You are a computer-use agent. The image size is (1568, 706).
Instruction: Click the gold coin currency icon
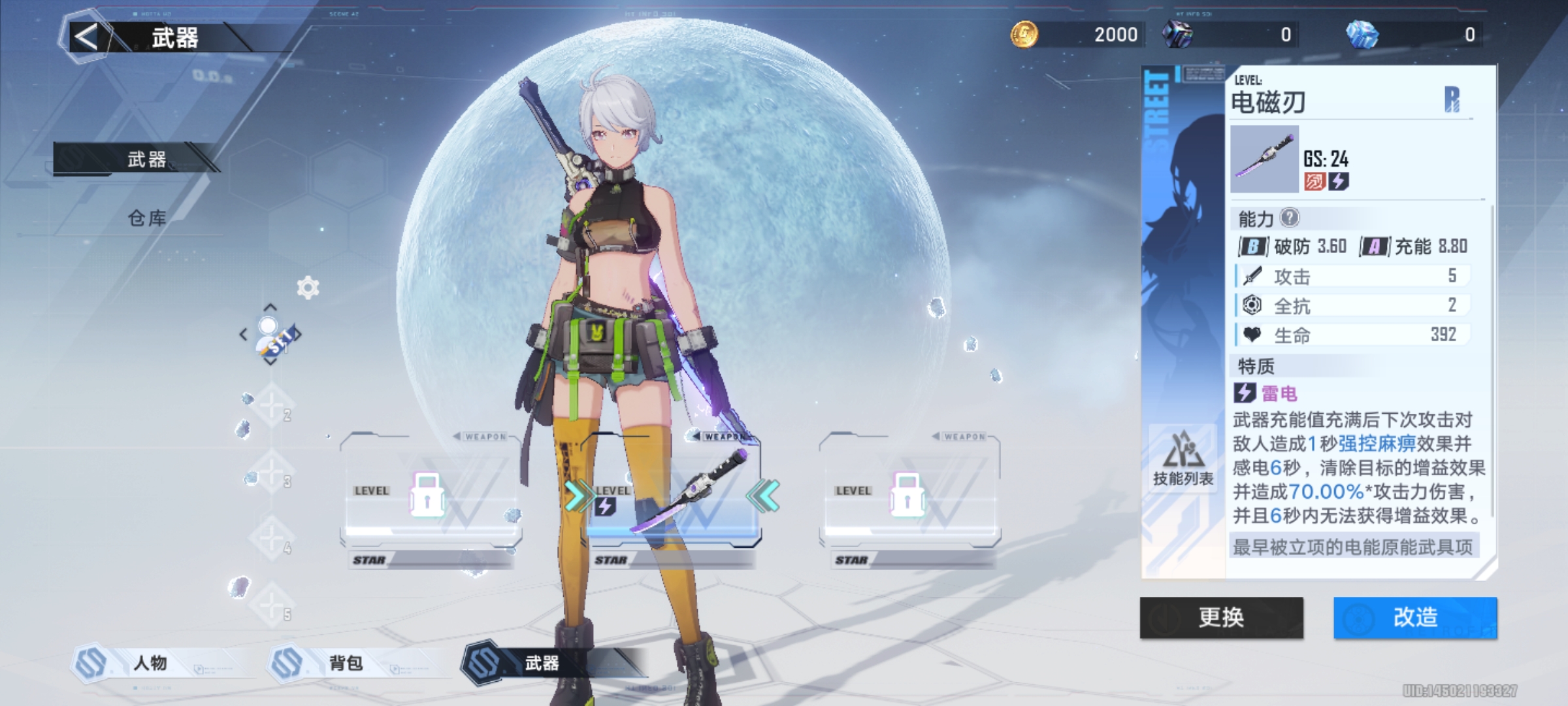[1024, 34]
